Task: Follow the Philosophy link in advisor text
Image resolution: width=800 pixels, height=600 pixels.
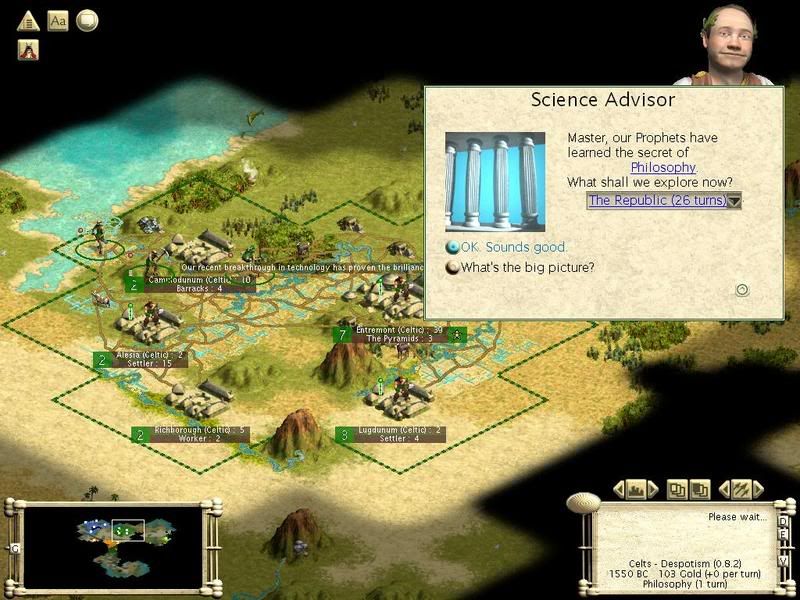Action: pos(663,167)
